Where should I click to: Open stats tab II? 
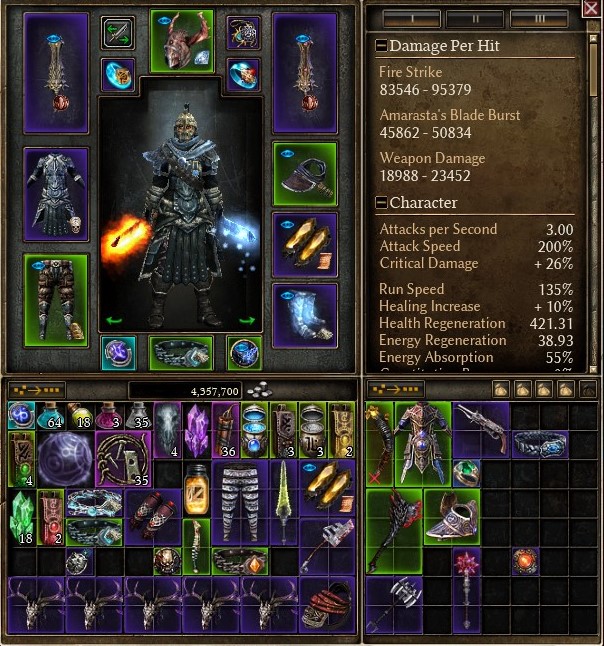tap(474, 18)
